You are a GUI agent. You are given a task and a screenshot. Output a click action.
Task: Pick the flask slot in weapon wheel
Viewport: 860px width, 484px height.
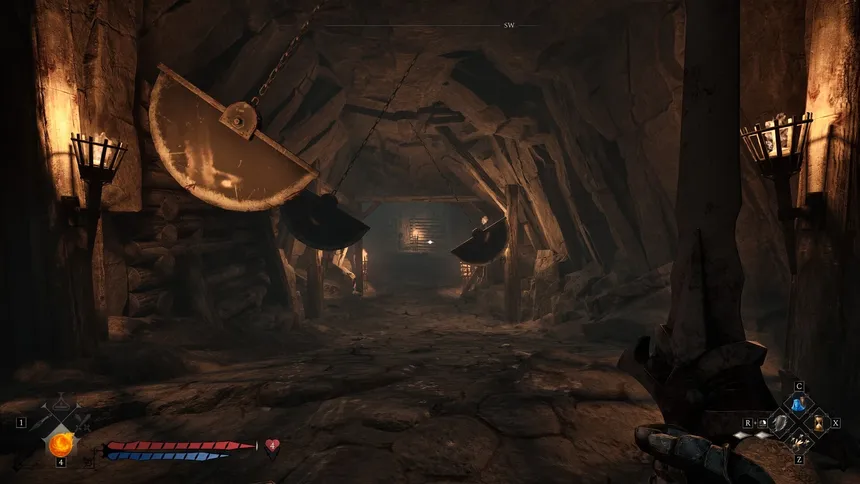point(62,404)
